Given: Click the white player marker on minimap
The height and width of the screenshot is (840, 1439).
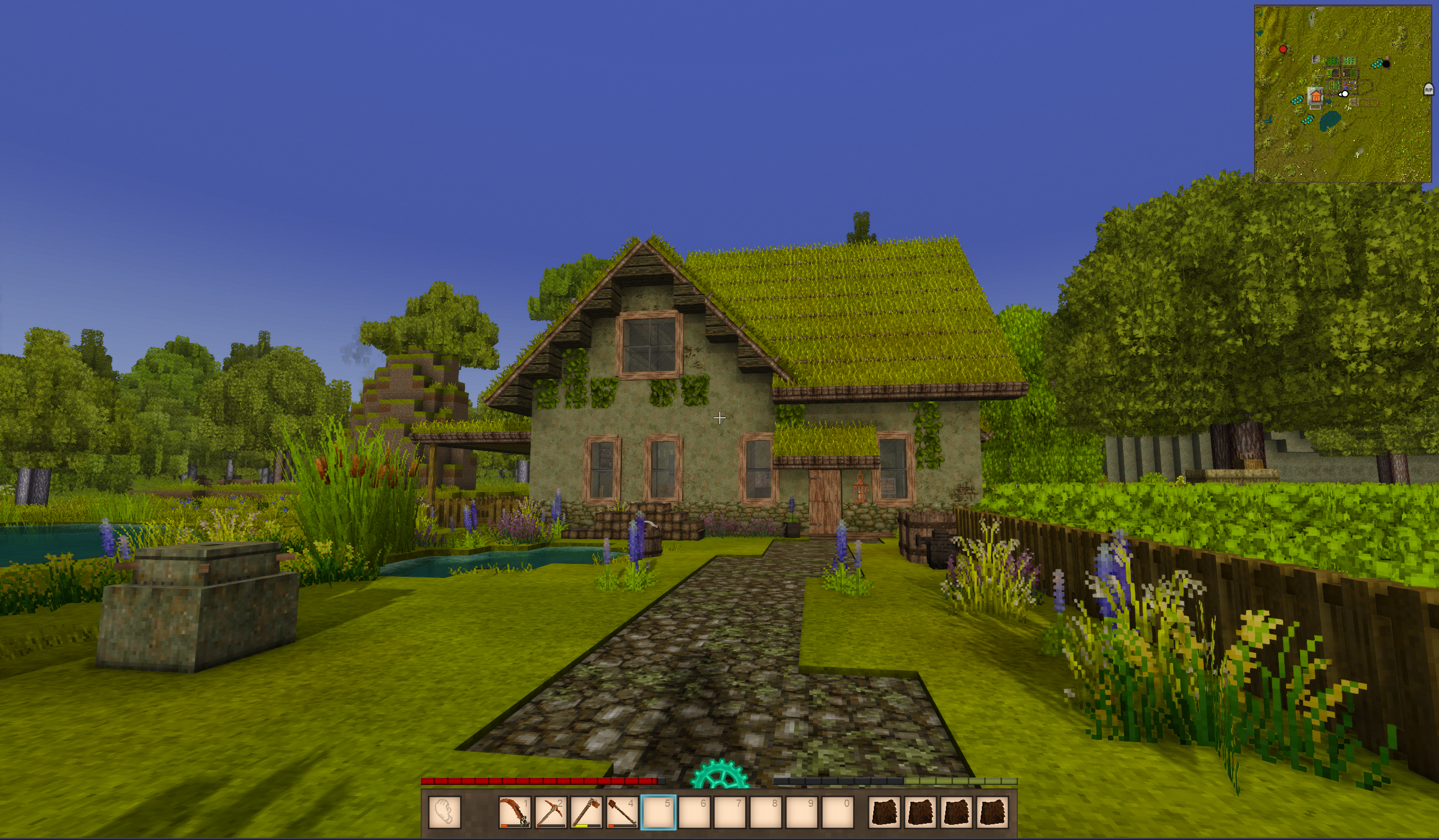Looking at the screenshot, I should (1345, 94).
